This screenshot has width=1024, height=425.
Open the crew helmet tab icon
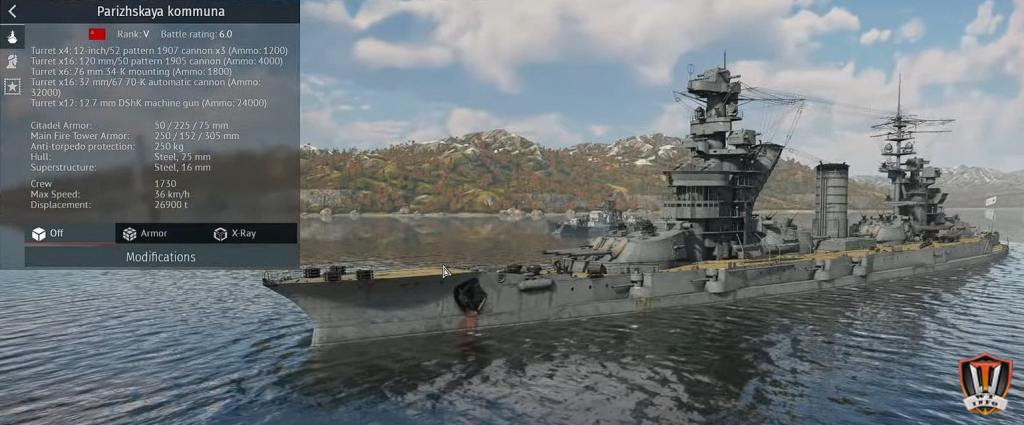(x=12, y=61)
